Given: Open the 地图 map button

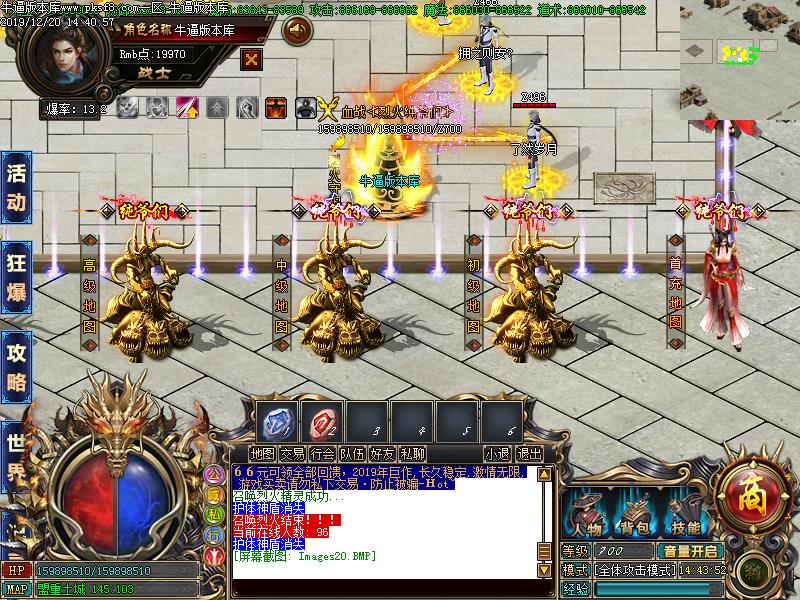Looking at the screenshot, I should (x=263, y=454).
